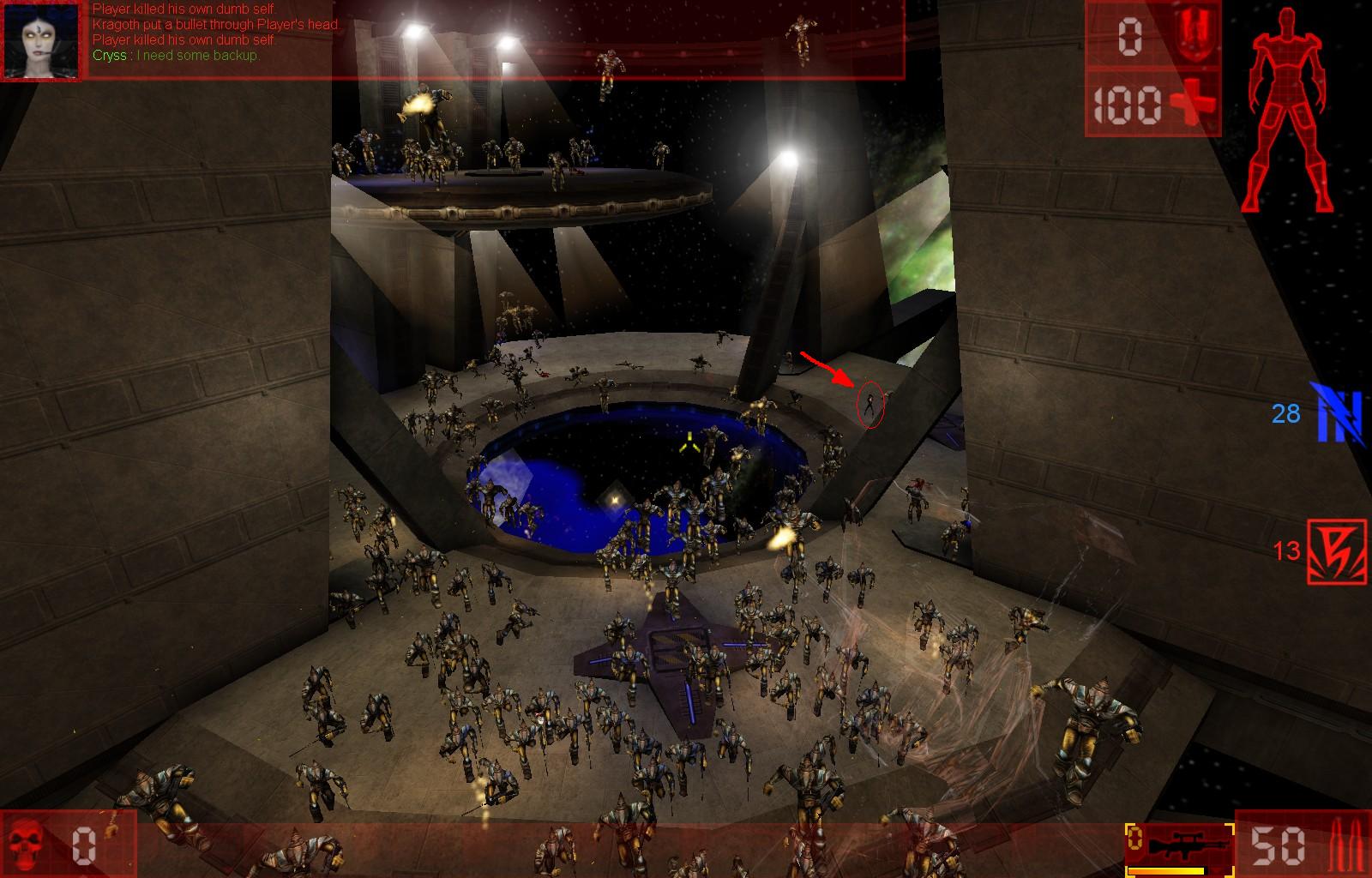Click the red team emblem
Image resolution: width=1372 pixels, height=878 pixels.
[x=1337, y=551]
